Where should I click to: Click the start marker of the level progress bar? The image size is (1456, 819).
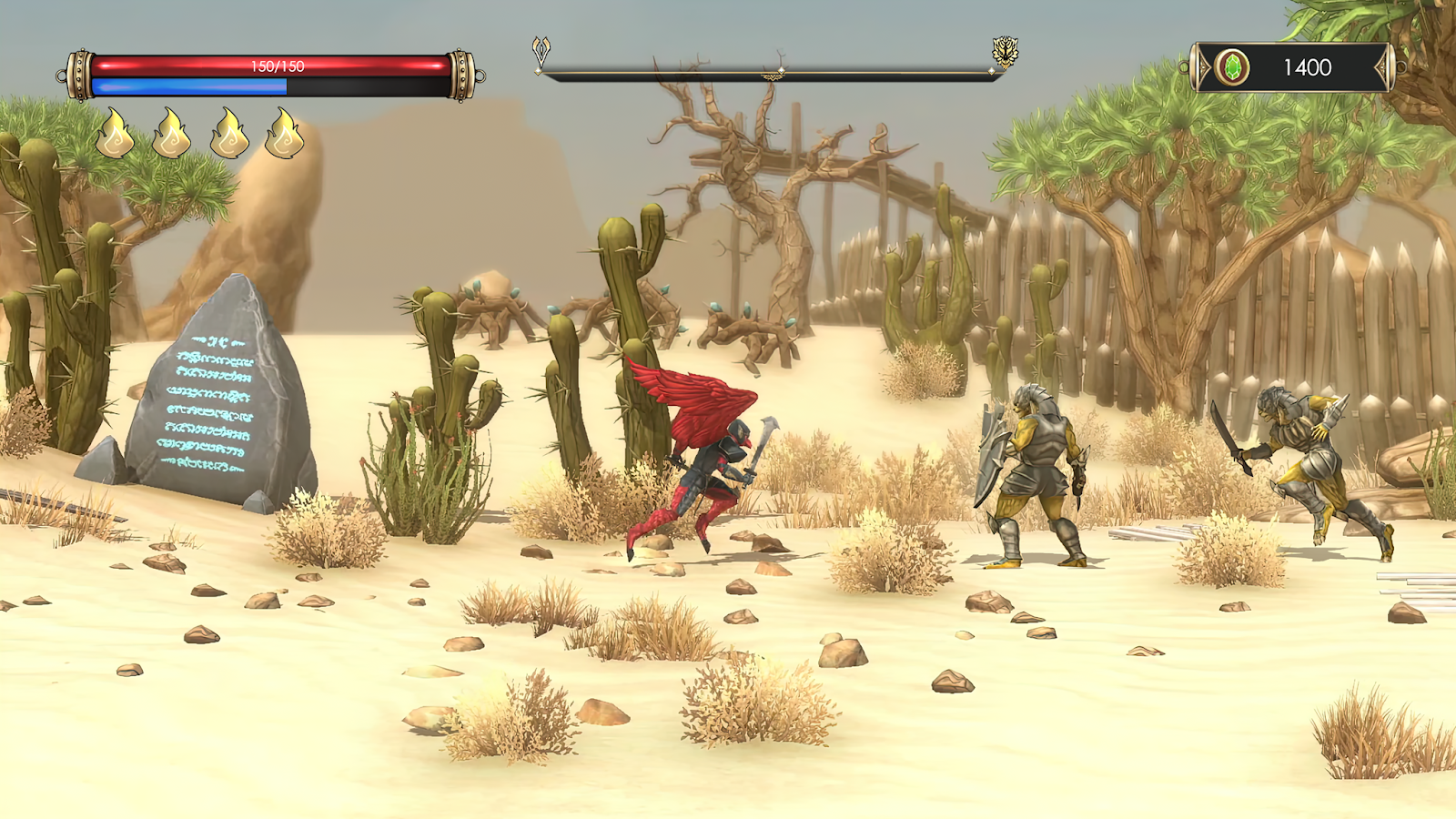pos(541,52)
